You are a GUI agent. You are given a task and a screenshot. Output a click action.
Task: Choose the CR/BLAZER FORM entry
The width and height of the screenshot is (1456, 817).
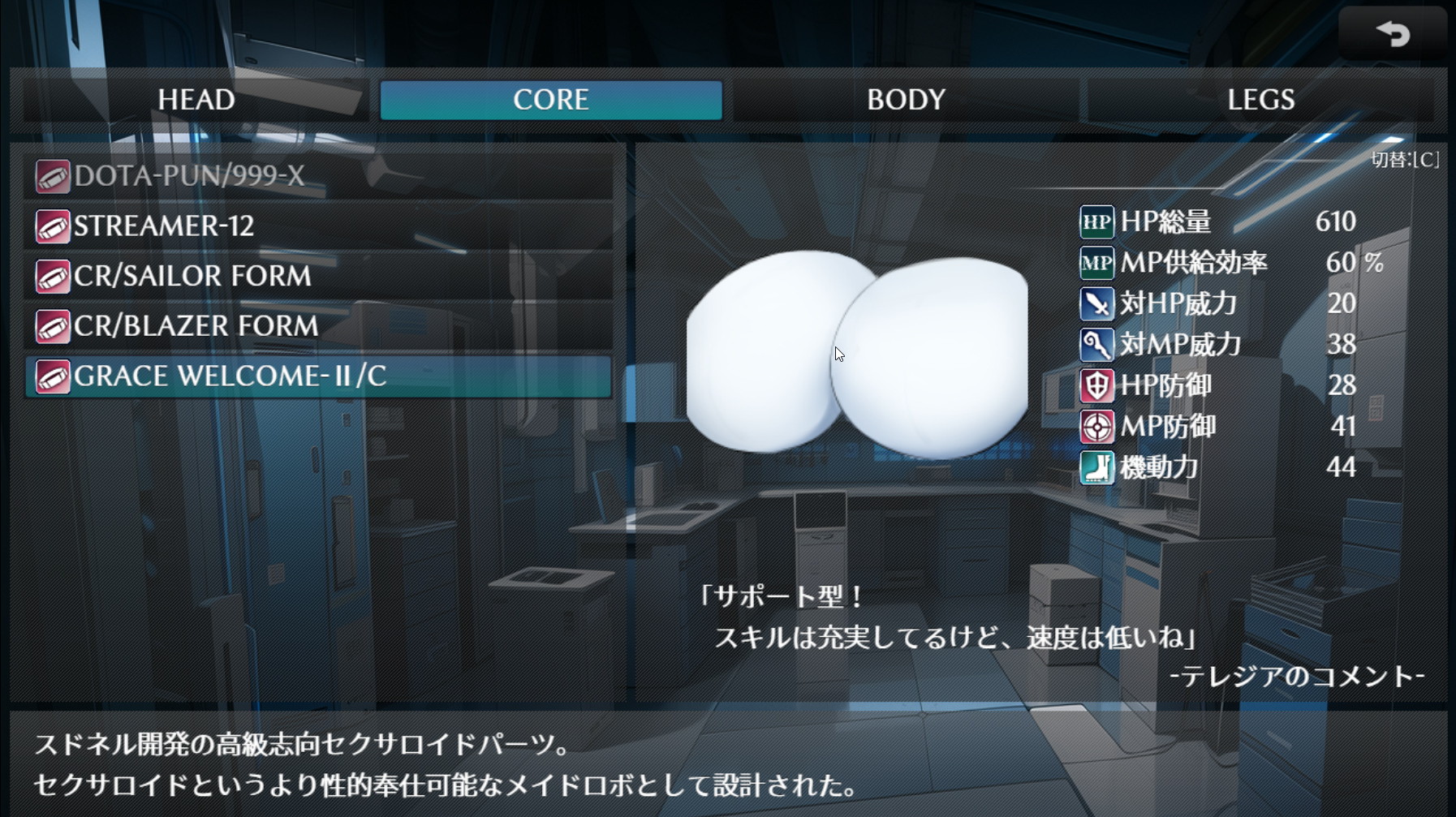pyautogui.click(x=318, y=326)
